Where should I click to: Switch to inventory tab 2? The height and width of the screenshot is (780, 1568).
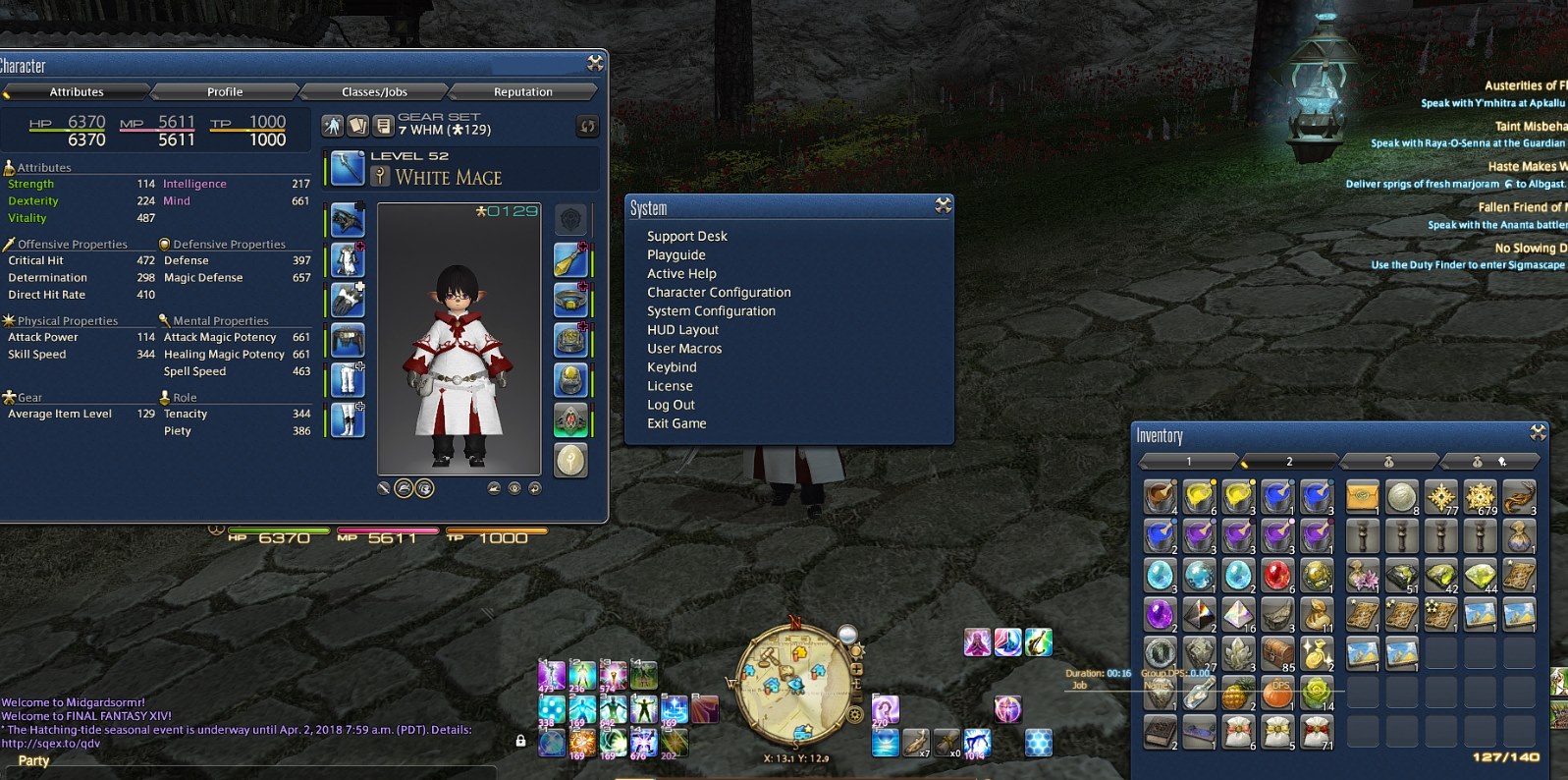[1288, 460]
